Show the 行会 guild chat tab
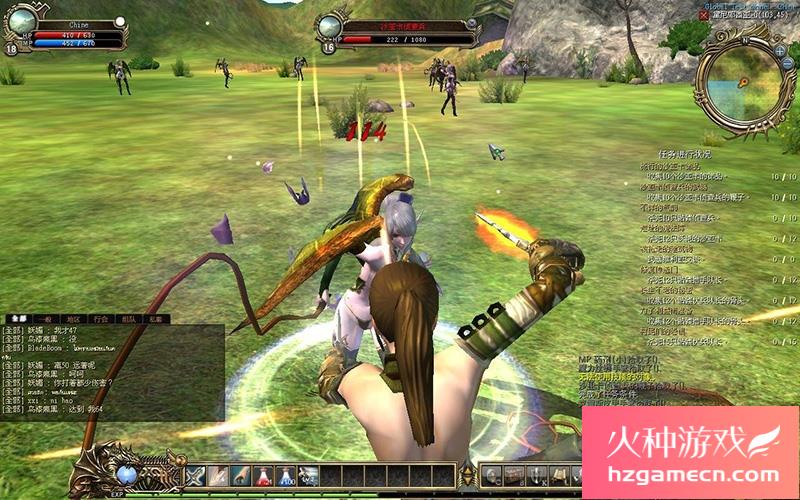This screenshot has height=500, width=800. (x=100, y=319)
